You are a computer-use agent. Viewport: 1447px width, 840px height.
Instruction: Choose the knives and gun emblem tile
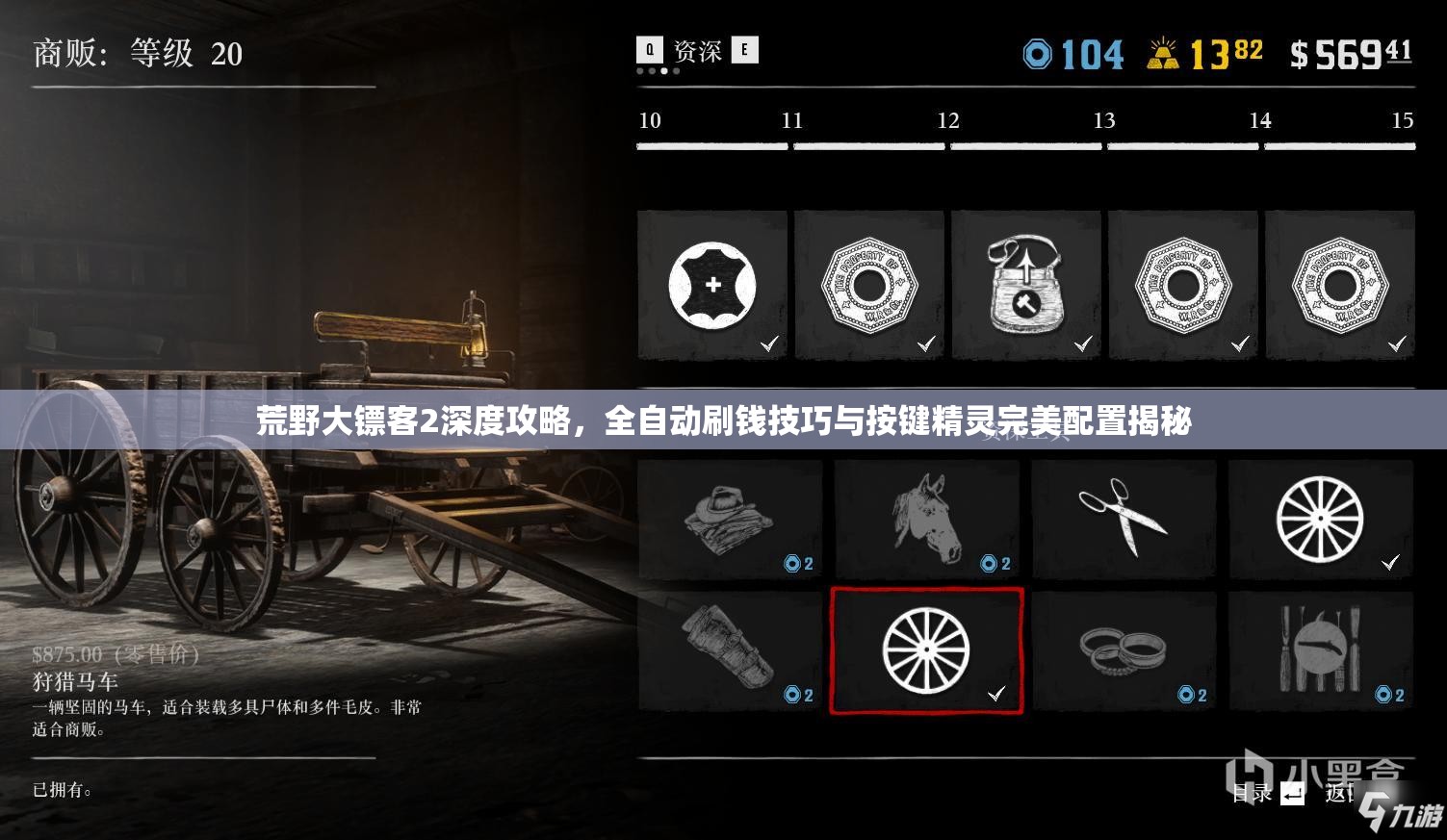point(1320,650)
